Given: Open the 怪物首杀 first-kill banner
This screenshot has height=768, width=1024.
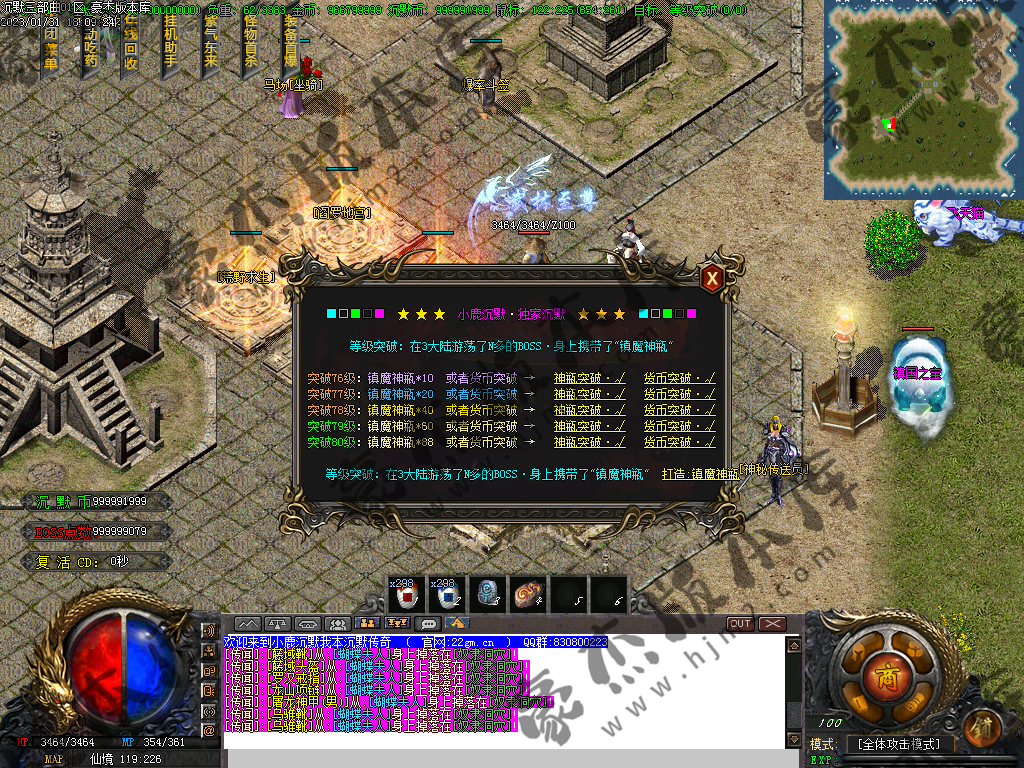Looking at the screenshot, I should (x=250, y=46).
